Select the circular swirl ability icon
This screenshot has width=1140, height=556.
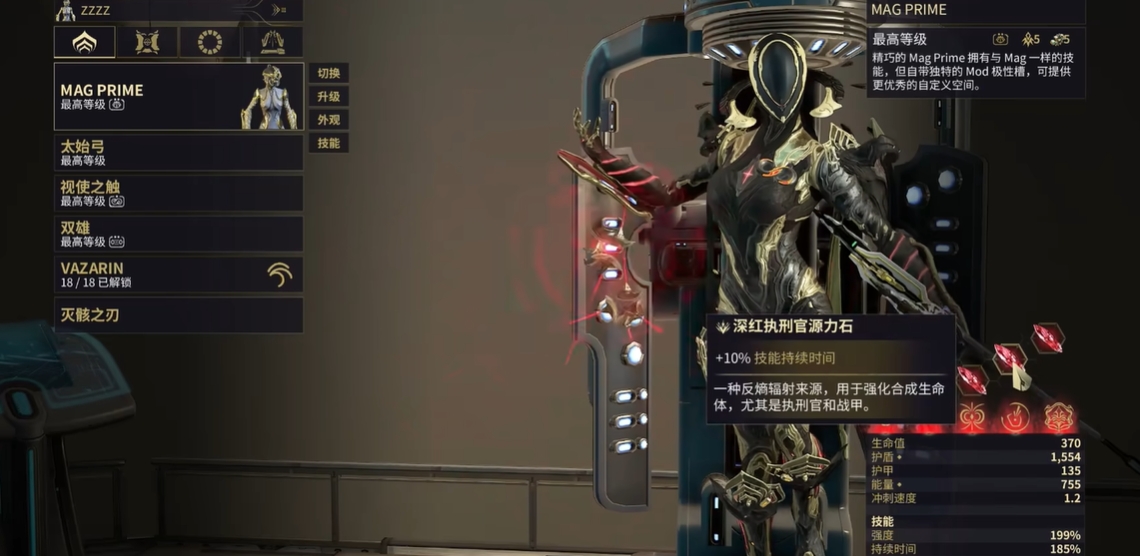coord(1014,417)
